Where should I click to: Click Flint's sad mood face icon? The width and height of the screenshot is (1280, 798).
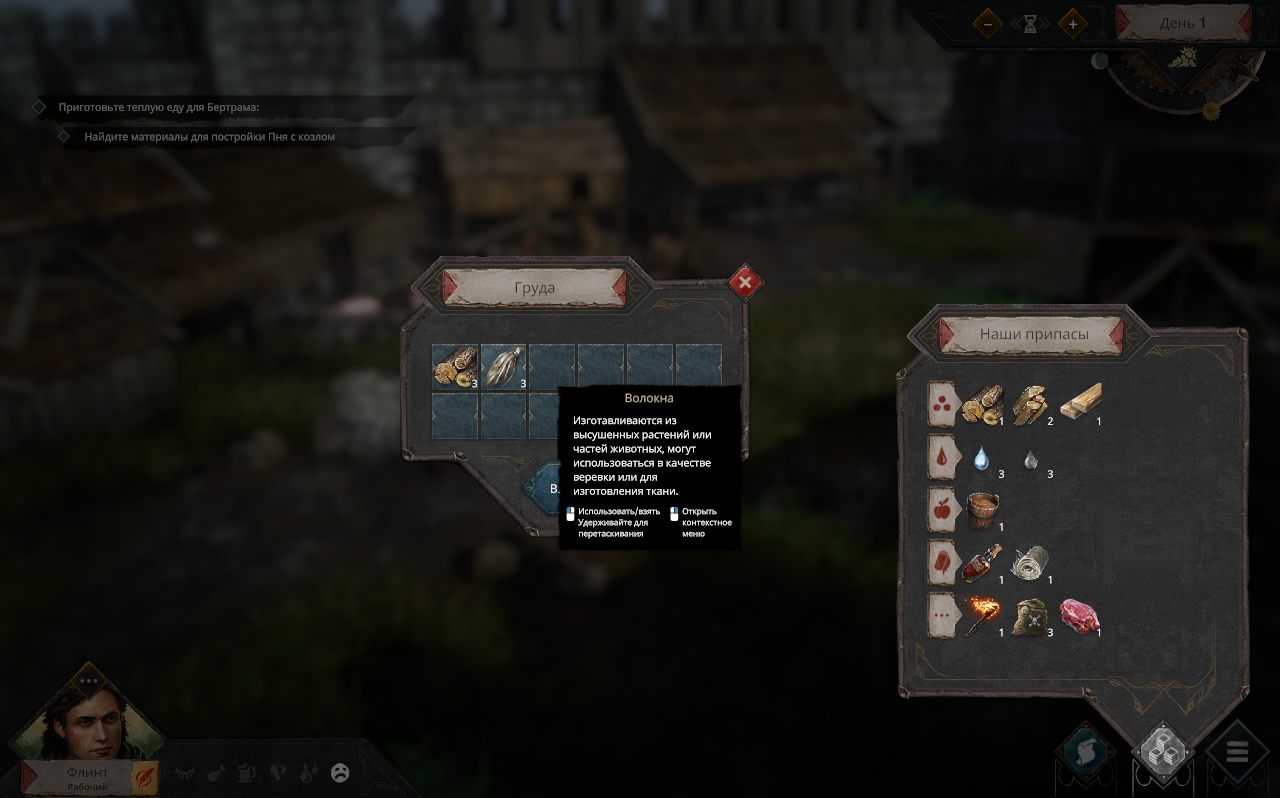(x=338, y=771)
